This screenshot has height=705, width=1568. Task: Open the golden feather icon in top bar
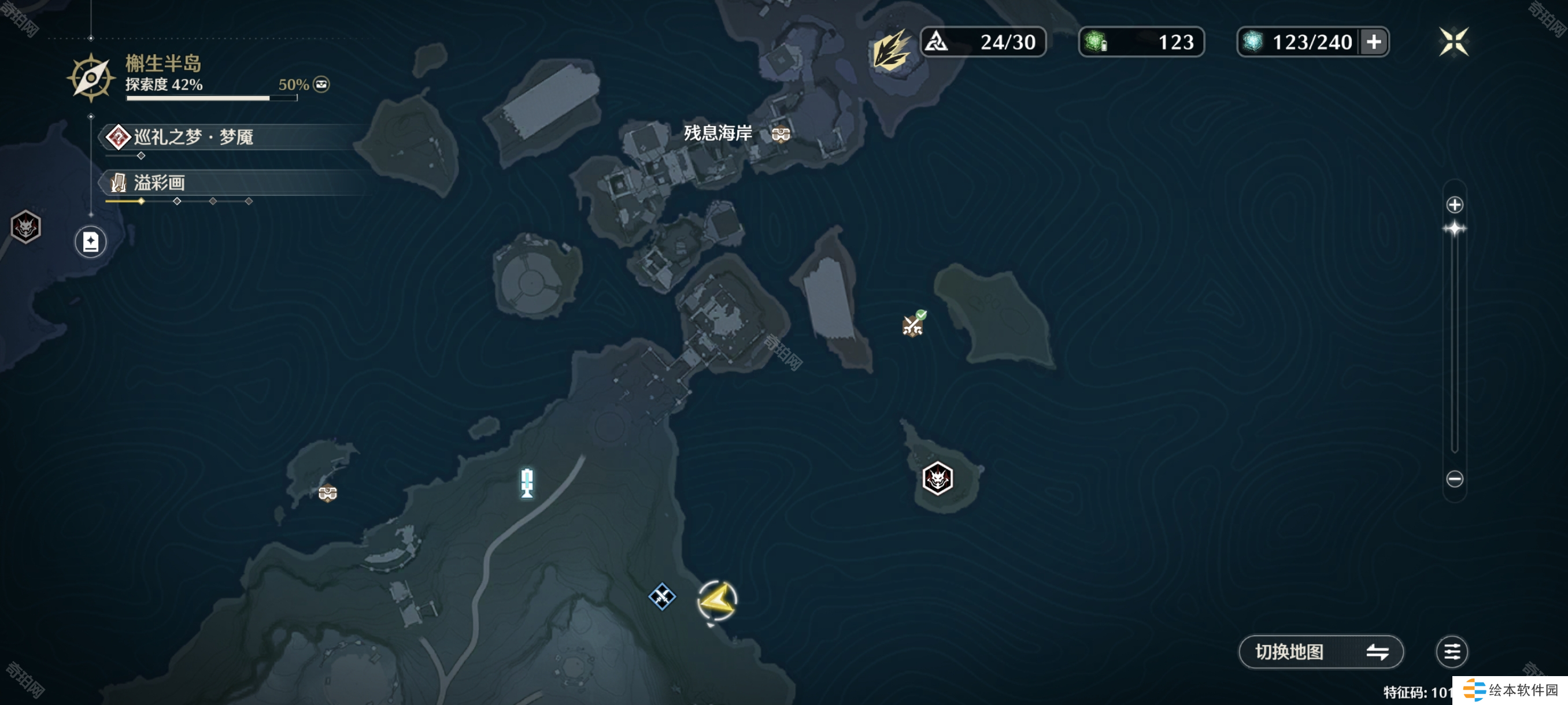click(x=890, y=49)
